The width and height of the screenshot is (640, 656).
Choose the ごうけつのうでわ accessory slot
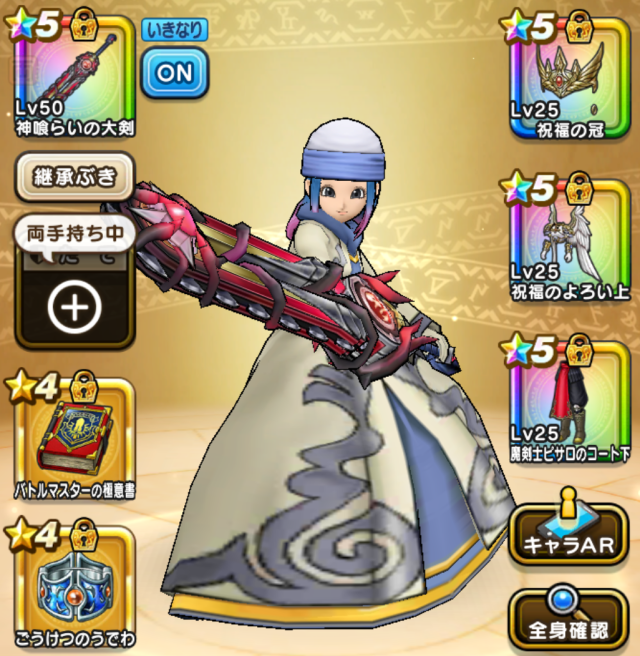(x=70, y=585)
